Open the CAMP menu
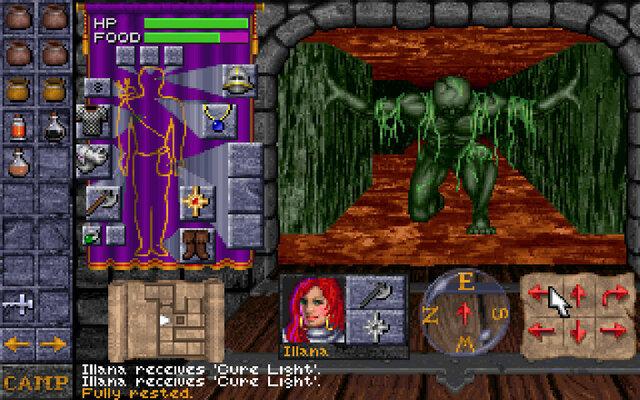Screen dimensions: 640x400 tap(36, 382)
